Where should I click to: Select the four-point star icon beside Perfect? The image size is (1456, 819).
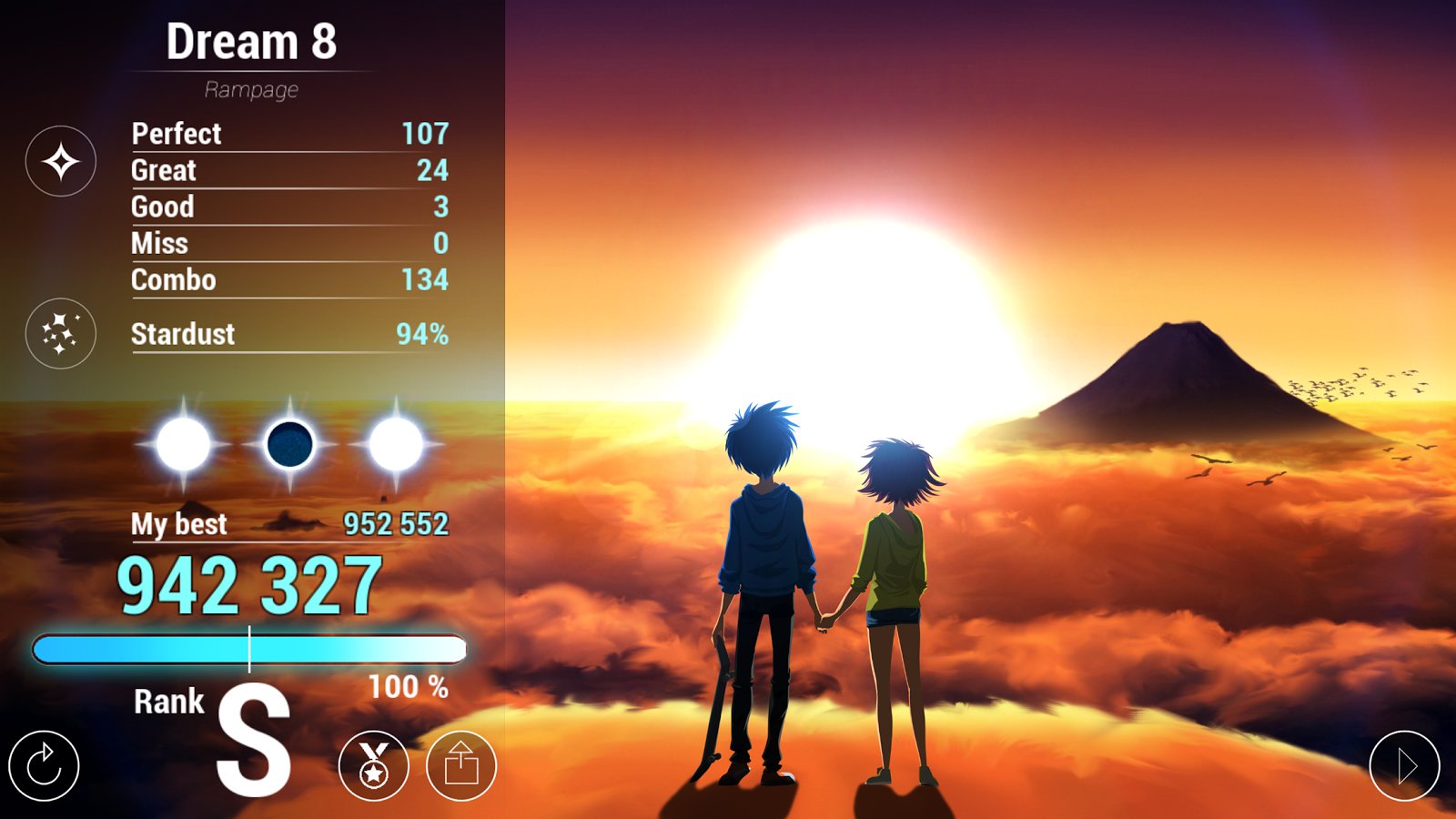coord(61,162)
